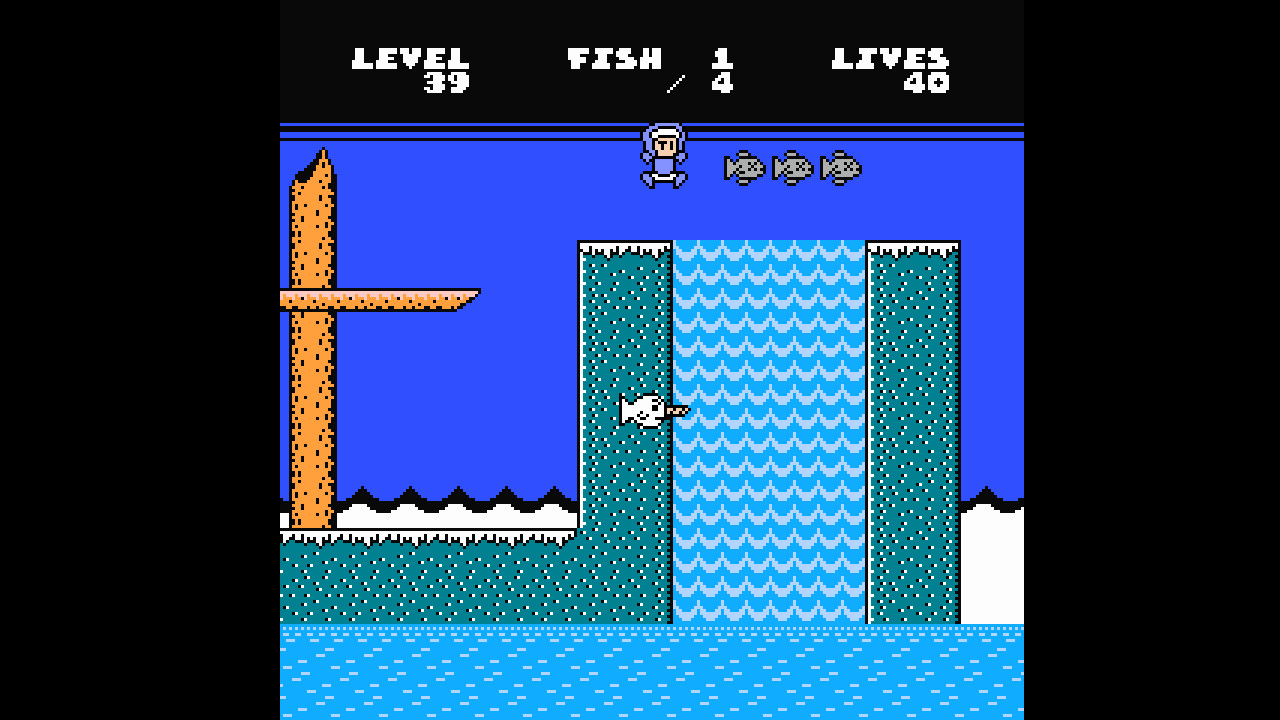The width and height of the screenshot is (1280, 720).
Task: Click the LEVEL 39 counter
Action: 412,70
